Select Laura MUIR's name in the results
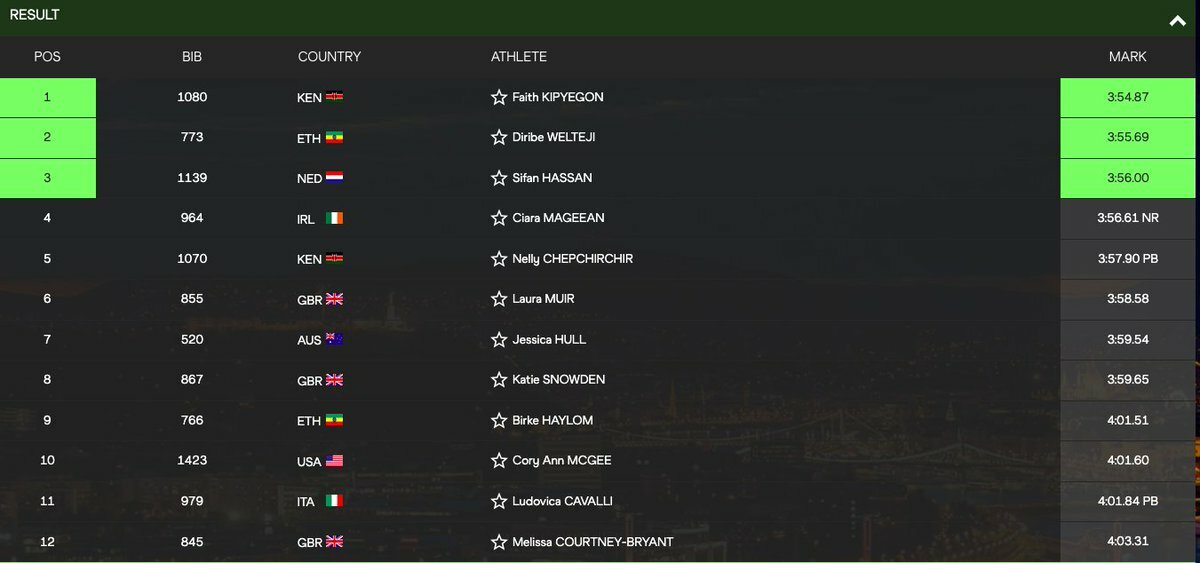The image size is (1200, 563). point(543,299)
